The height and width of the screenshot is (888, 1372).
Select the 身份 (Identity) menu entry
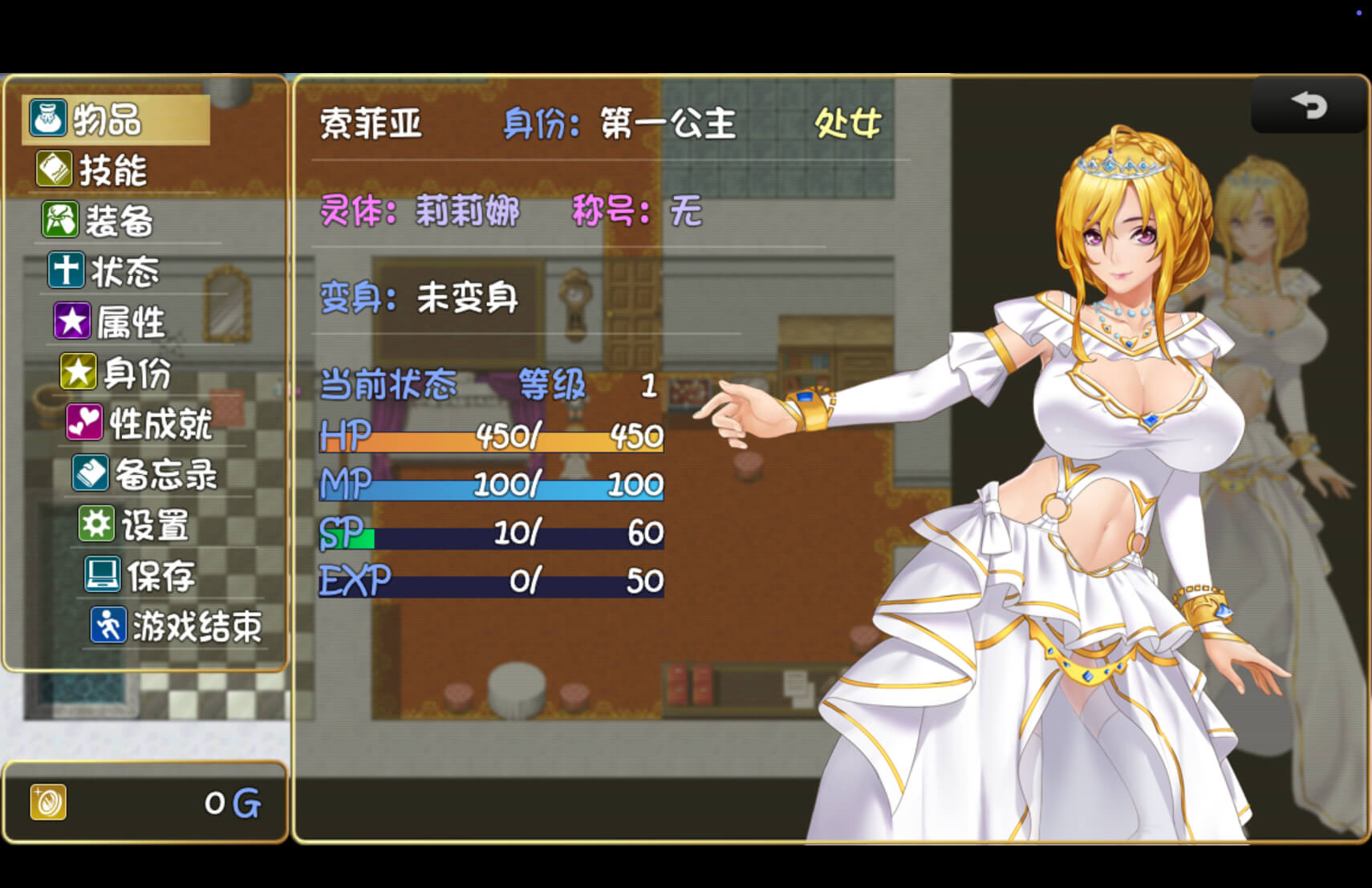136,372
